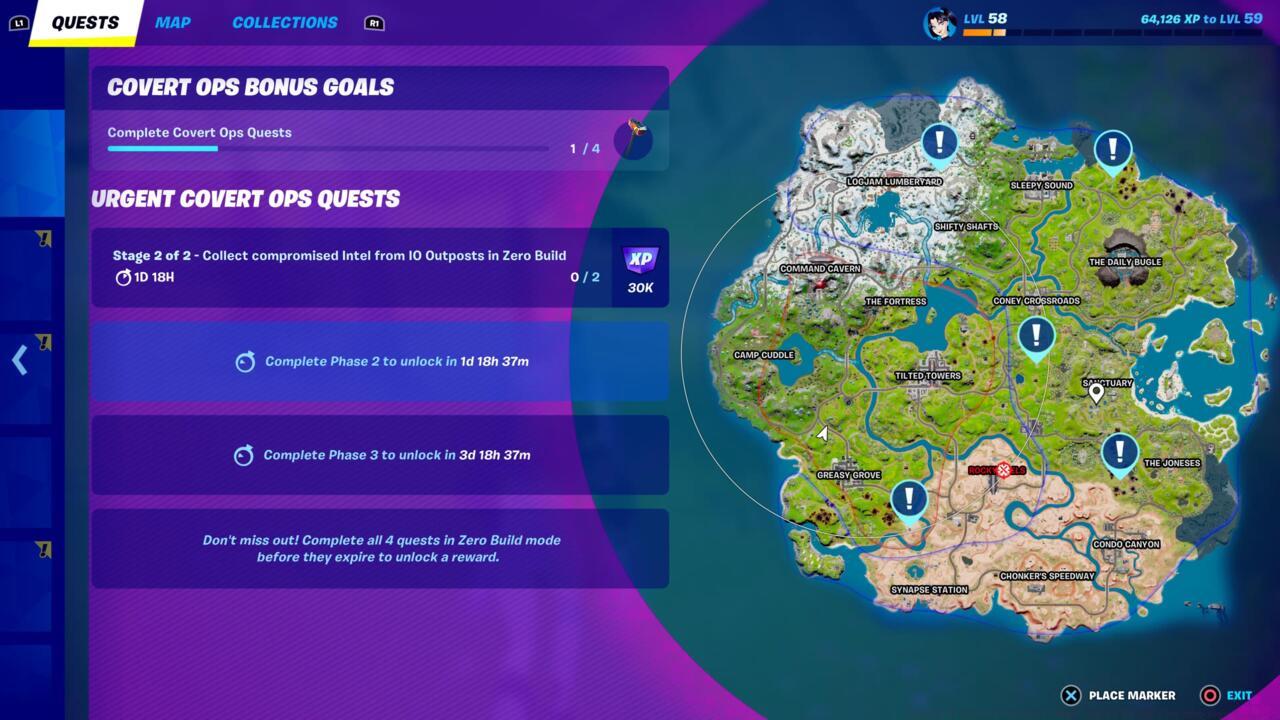This screenshot has width=1280, height=720.
Task: Click the 30K XP reward badge
Action: pos(638,267)
